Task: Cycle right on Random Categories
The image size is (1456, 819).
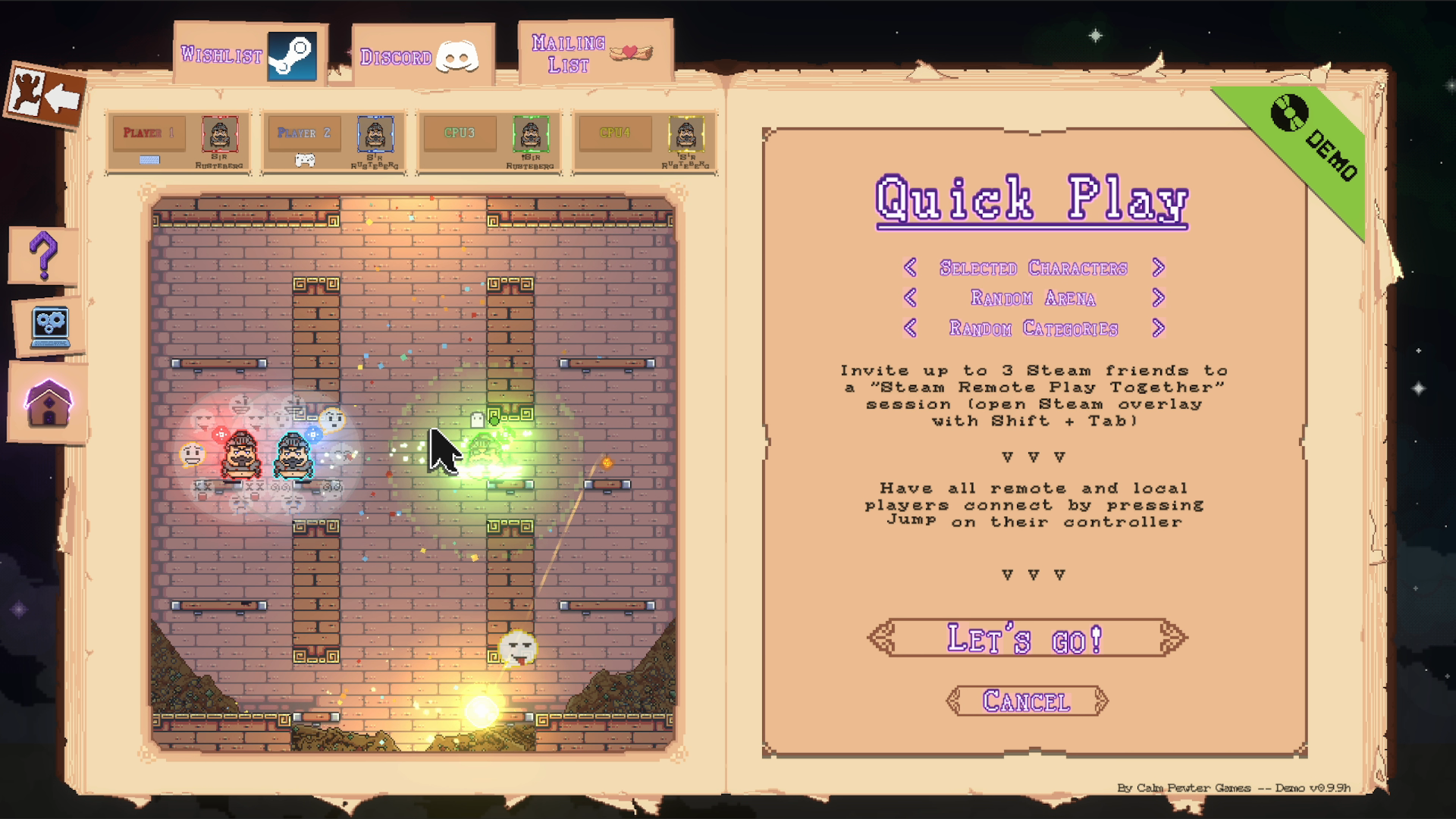Action: click(1159, 328)
